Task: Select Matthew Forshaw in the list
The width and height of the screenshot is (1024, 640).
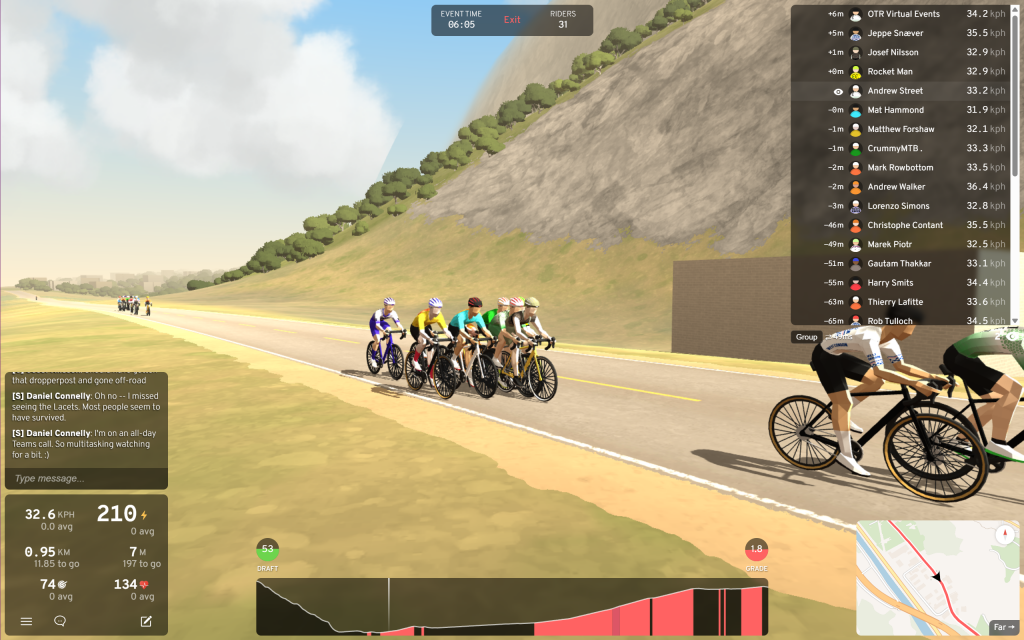Action: [x=900, y=129]
